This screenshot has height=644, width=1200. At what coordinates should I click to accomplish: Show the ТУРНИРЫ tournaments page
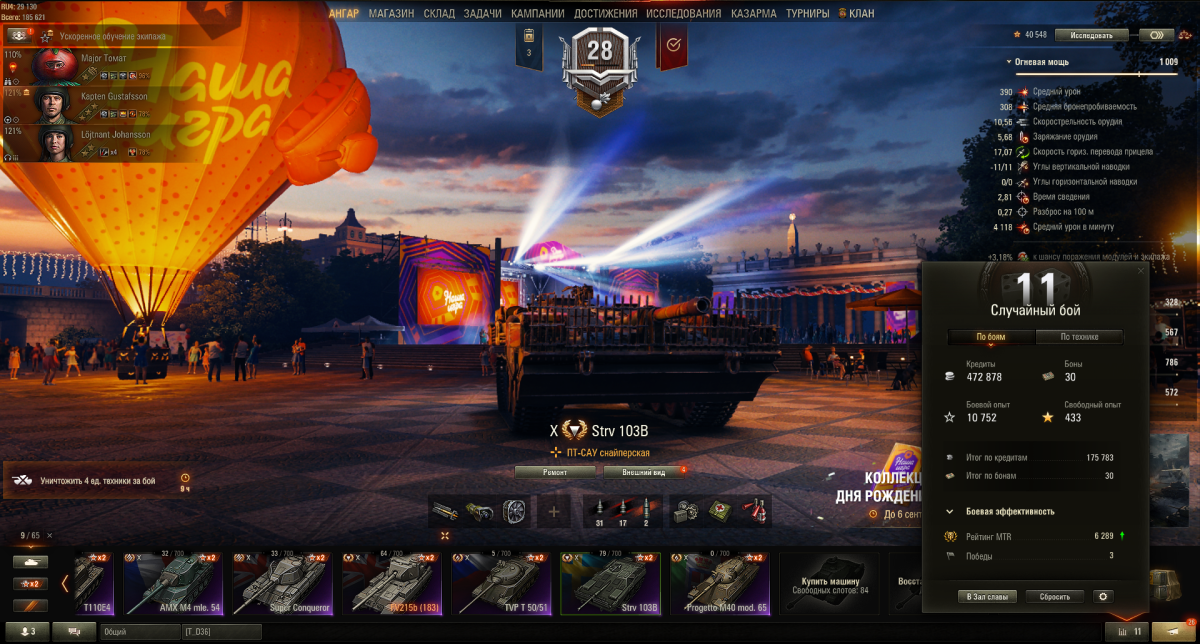(x=807, y=14)
